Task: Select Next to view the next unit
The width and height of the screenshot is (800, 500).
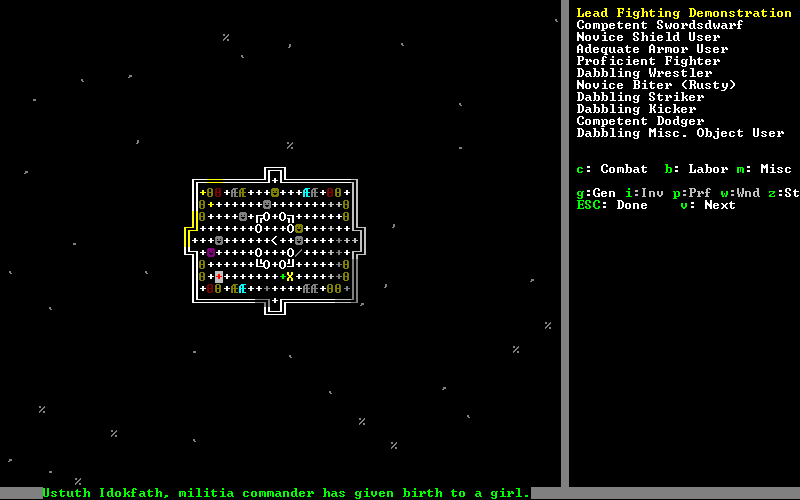Action: [708, 205]
